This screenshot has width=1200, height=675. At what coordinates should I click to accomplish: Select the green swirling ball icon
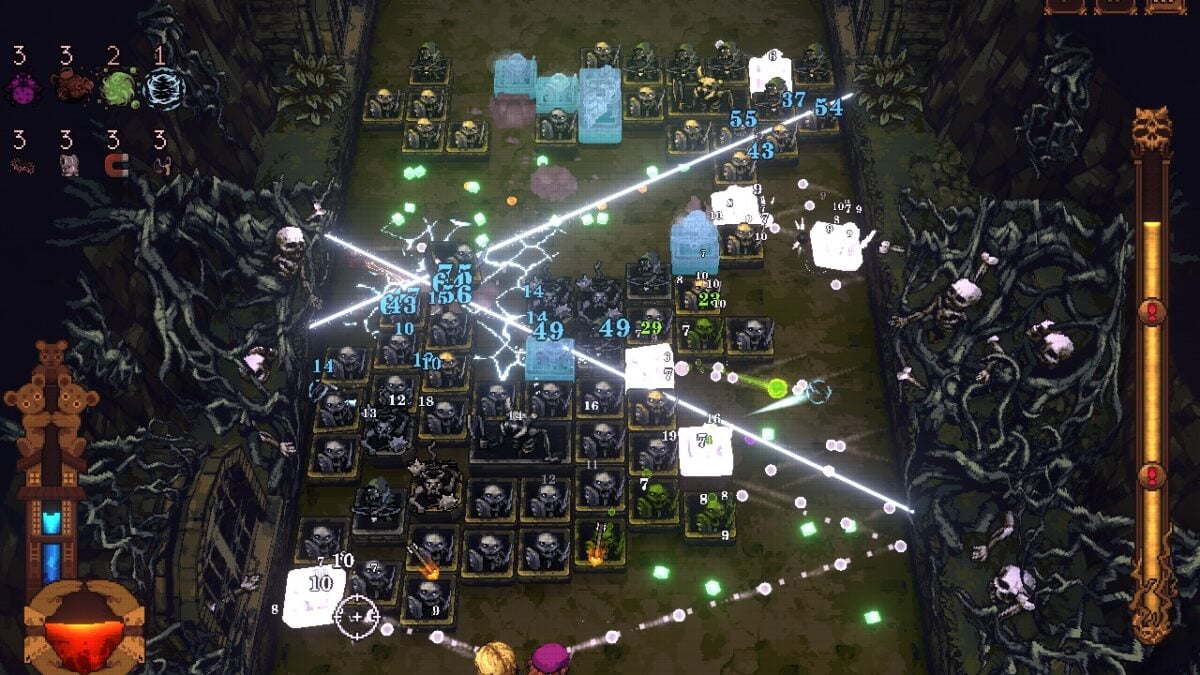118,89
